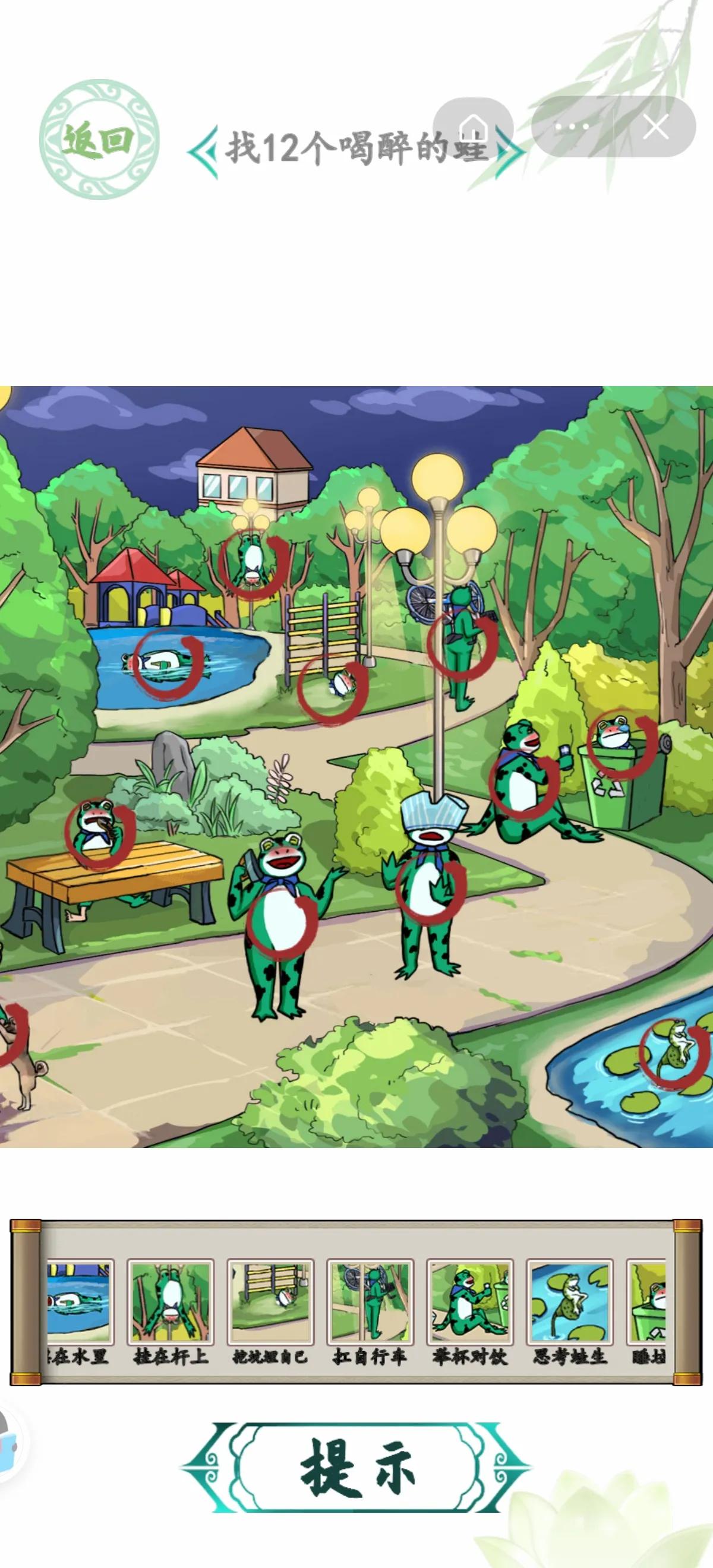Choose the frog floating in water thumbnail

tap(79, 1302)
